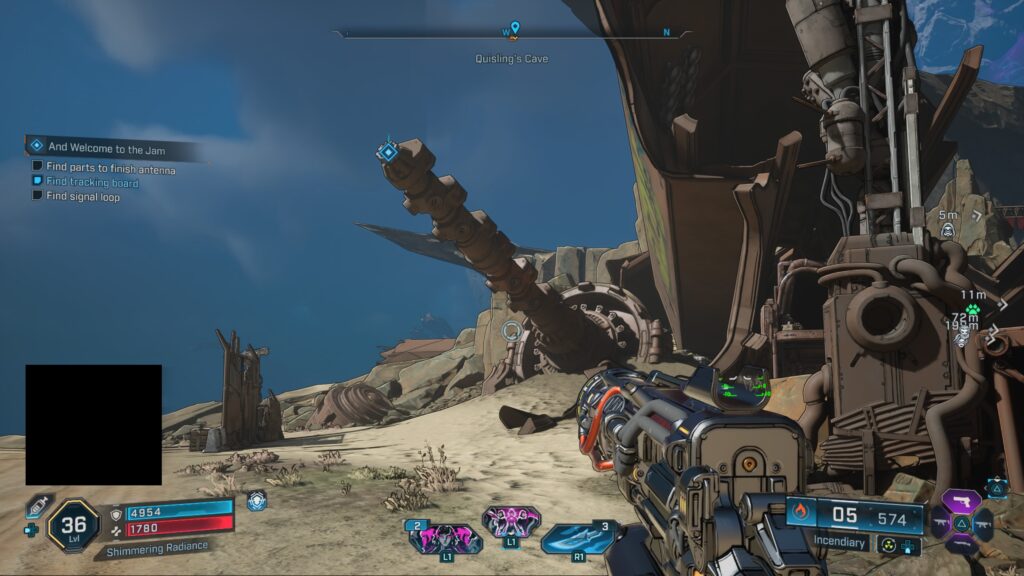The height and width of the screenshot is (576, 1024).
Task: Click the hooded figure marker at 5m
Action: click(x=947, y=231)
